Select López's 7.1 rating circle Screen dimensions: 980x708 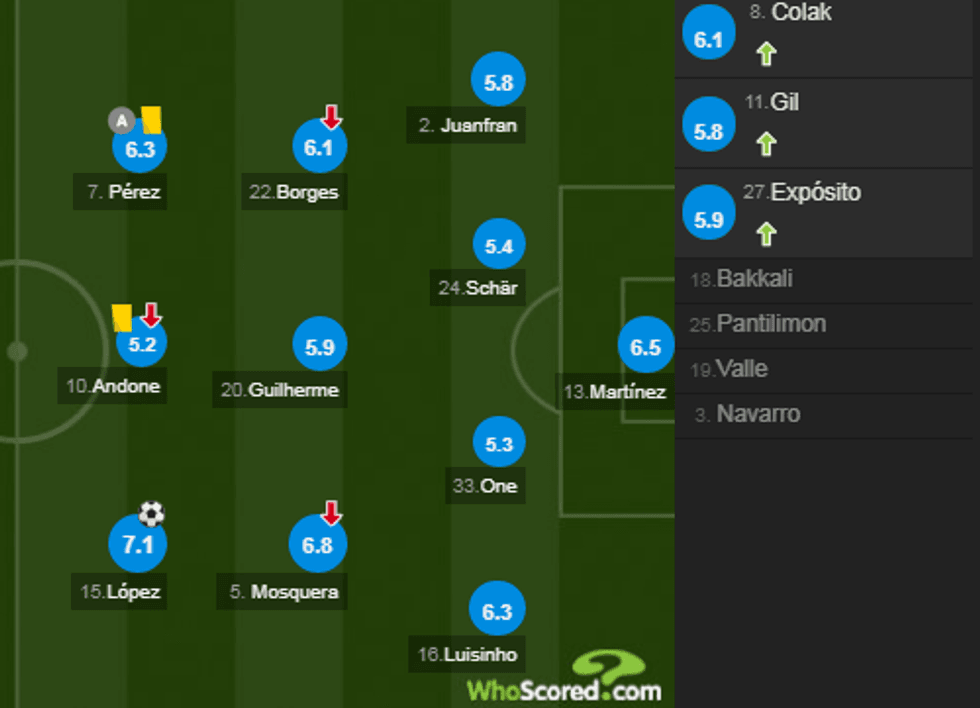(137, 545)
